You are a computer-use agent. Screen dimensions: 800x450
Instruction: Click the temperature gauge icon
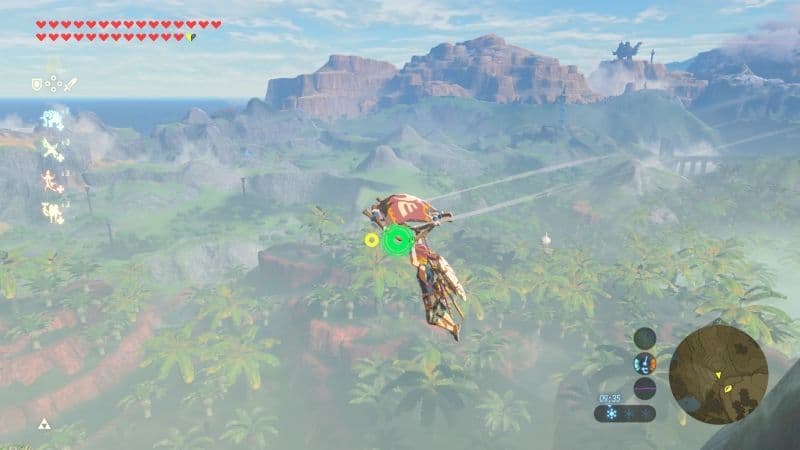pyautogui.click(x=645, y=363)
